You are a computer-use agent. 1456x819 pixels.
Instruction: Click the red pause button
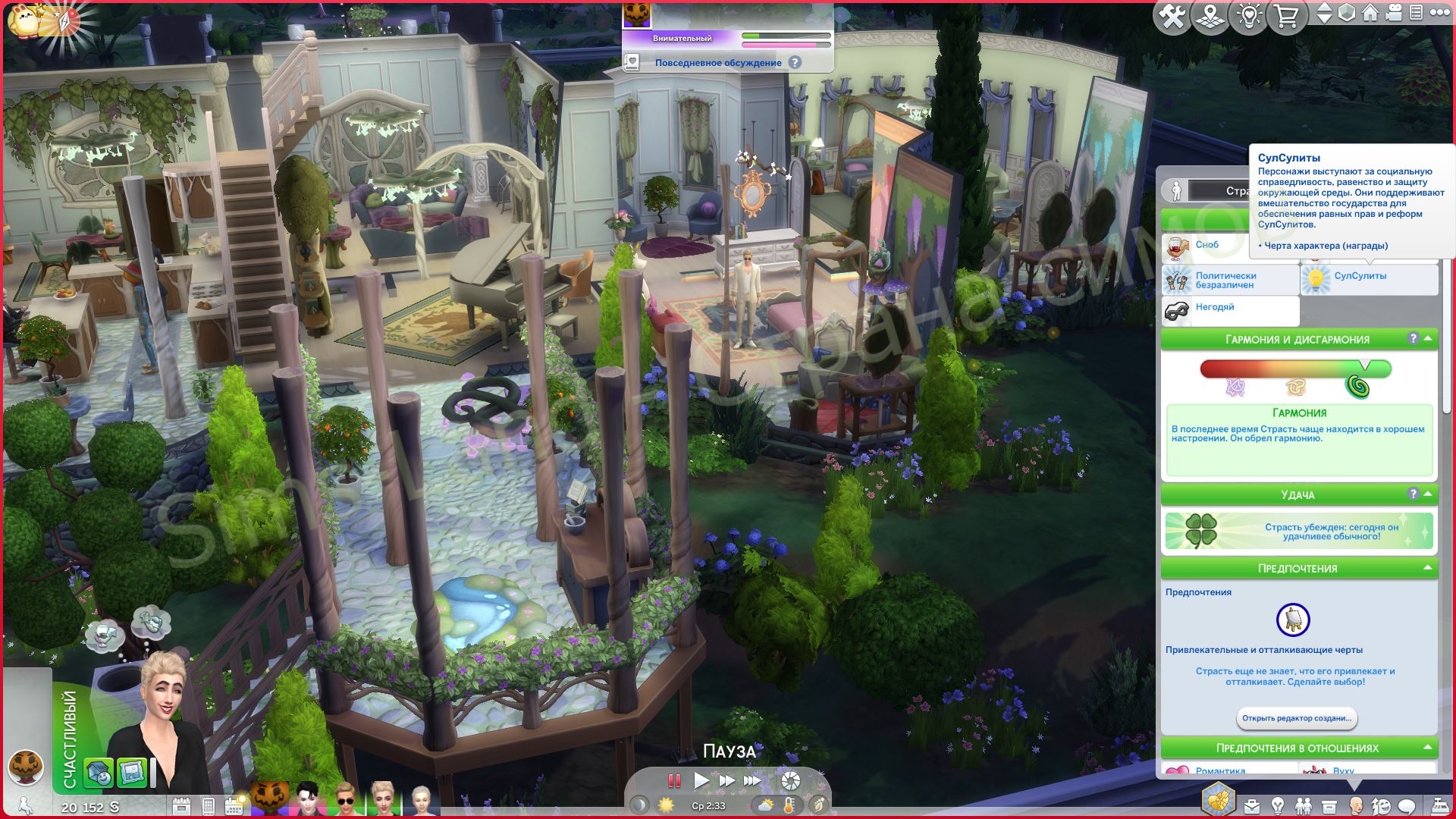(x=673, y=780)
